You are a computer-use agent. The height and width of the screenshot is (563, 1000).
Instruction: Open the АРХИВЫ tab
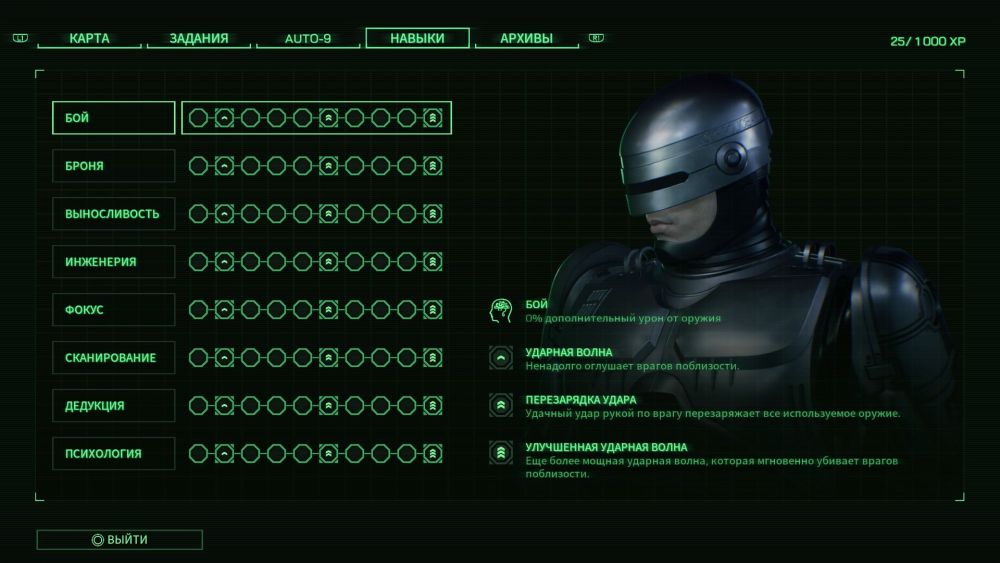[526, 39]
